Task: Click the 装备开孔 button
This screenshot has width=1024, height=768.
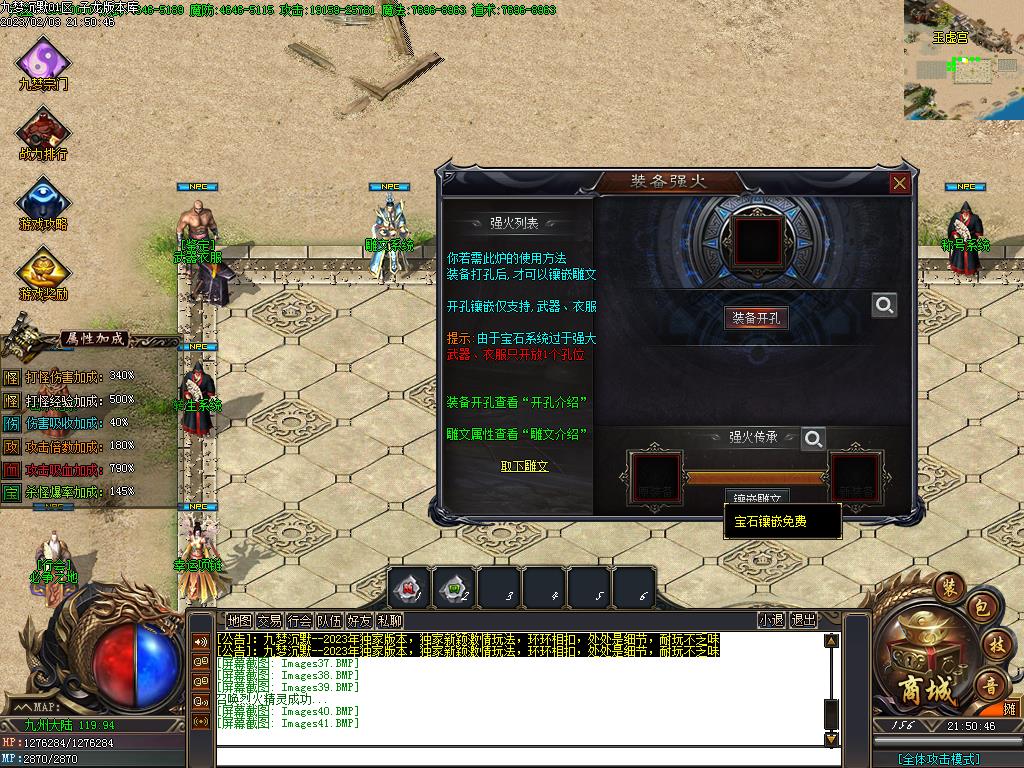Action: (x=757, y=318)
